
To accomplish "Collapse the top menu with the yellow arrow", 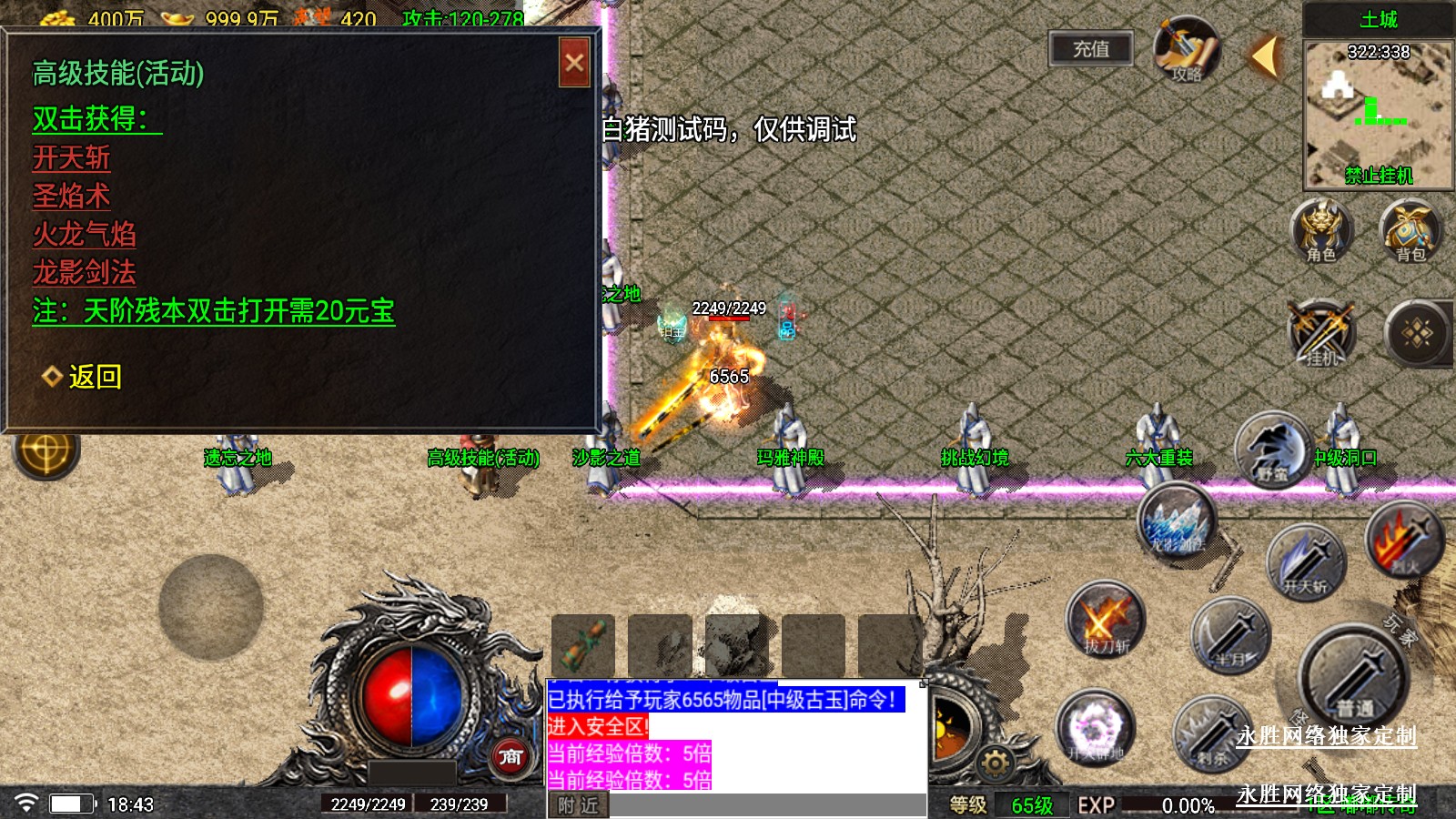I will [1264, 56].
